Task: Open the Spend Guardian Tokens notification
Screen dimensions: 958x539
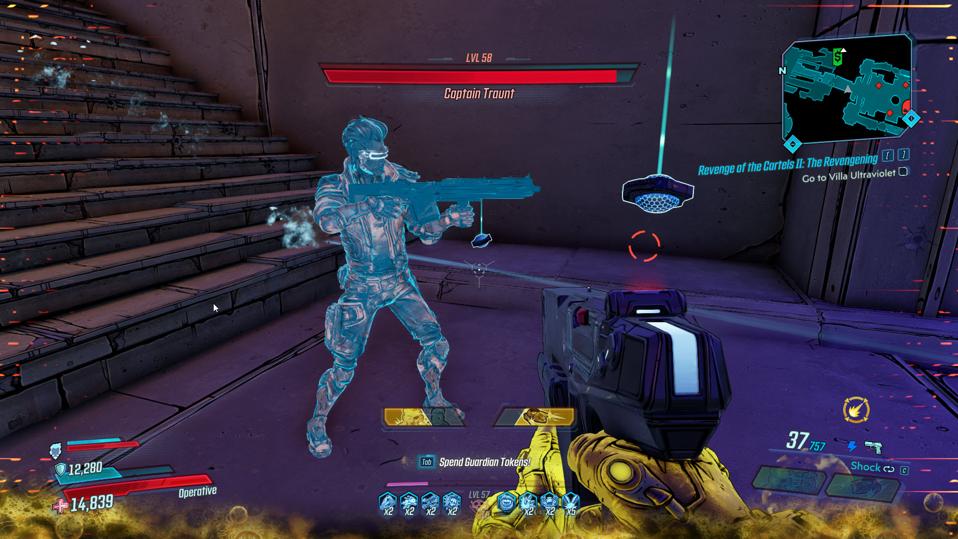Action: pos(483,462)
